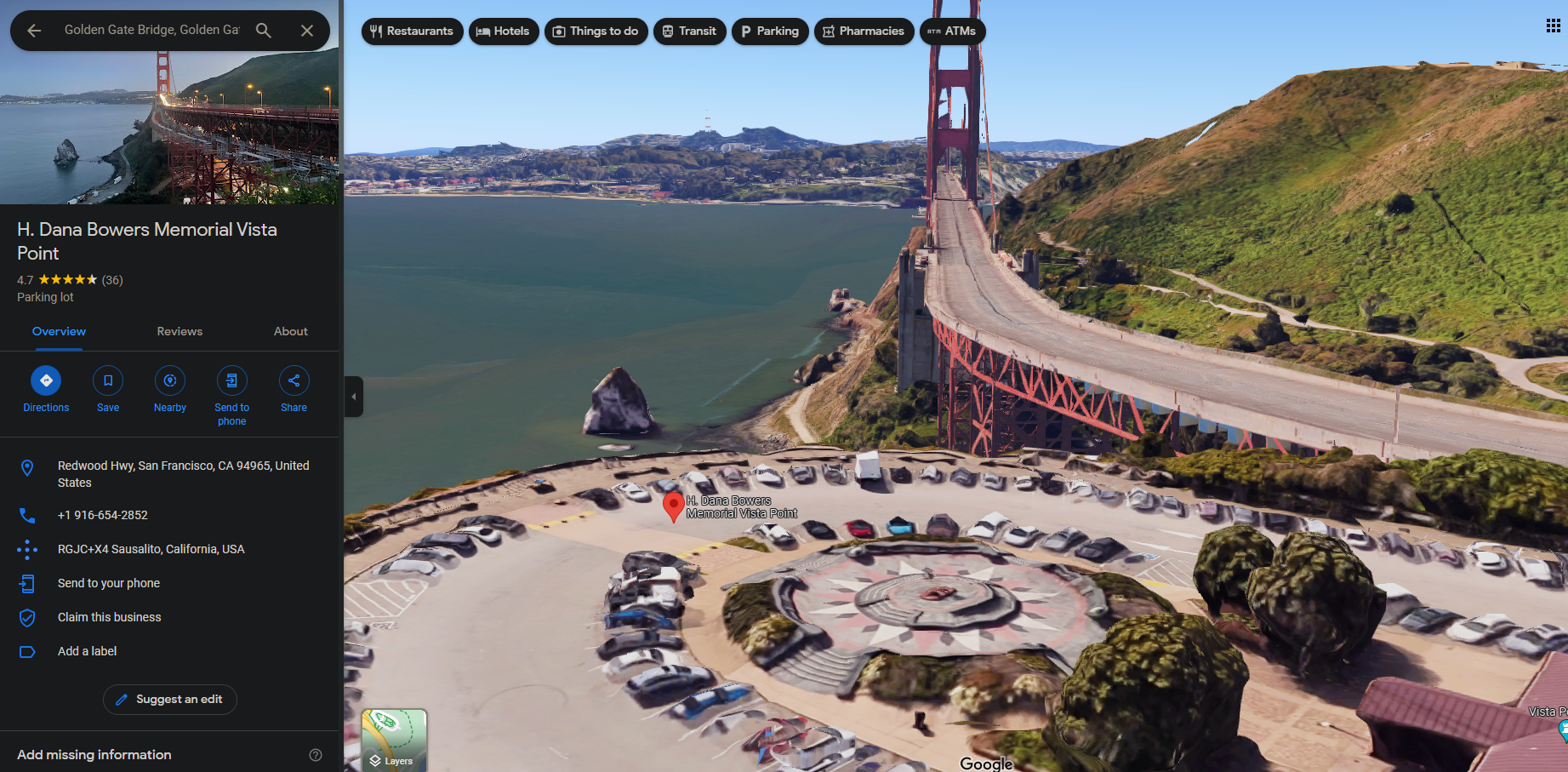Open the Layers map switcher

click(394, 740)
